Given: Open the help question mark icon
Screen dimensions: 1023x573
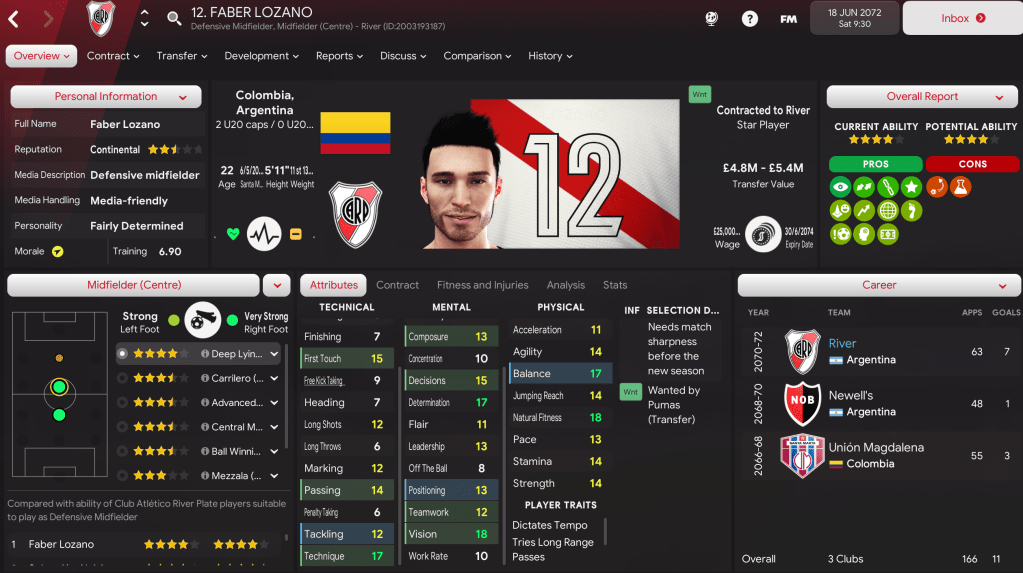Looking at the screenshot, I should (749, 18).
